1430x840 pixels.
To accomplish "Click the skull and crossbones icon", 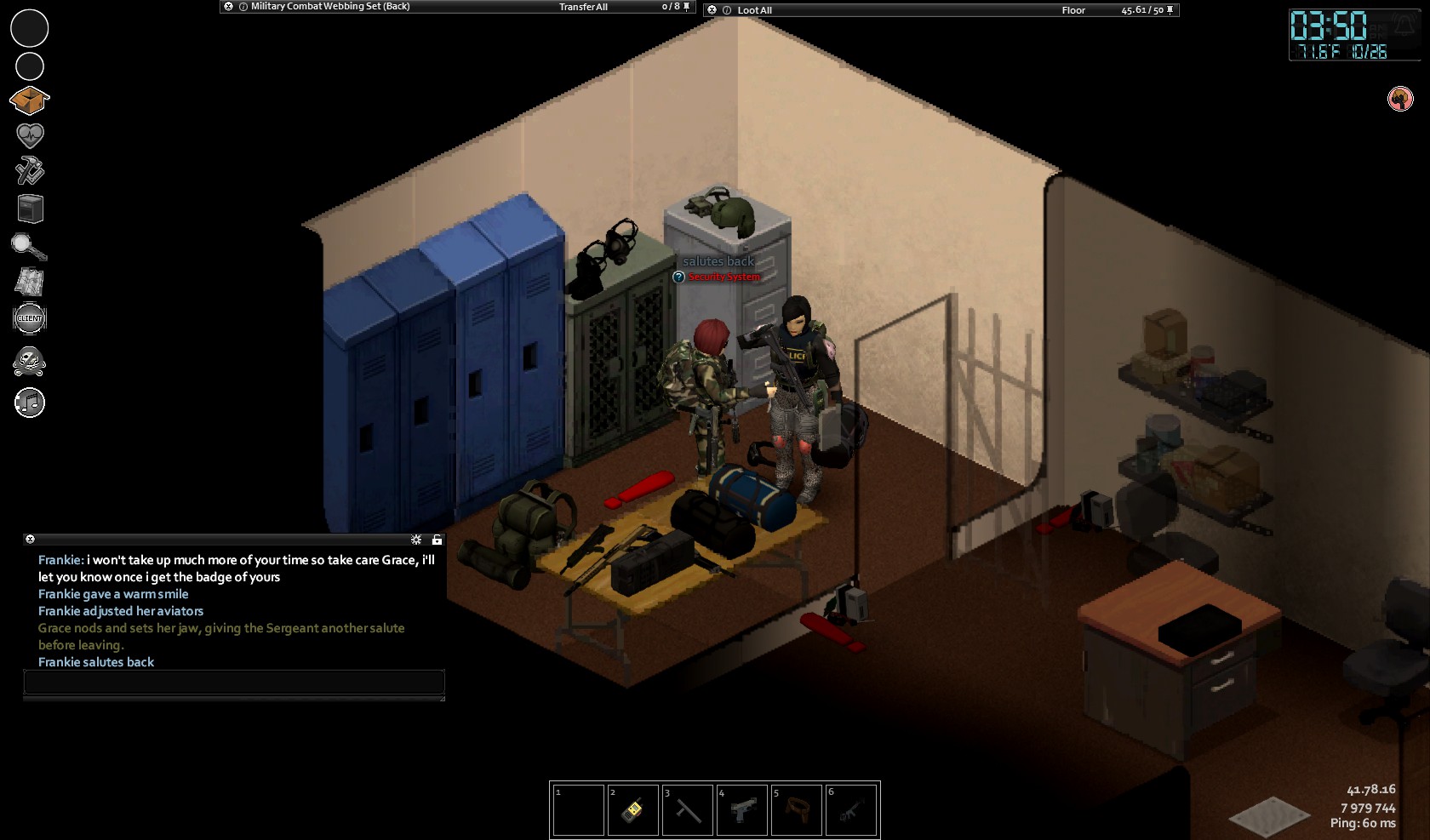I will pos(30,362).
